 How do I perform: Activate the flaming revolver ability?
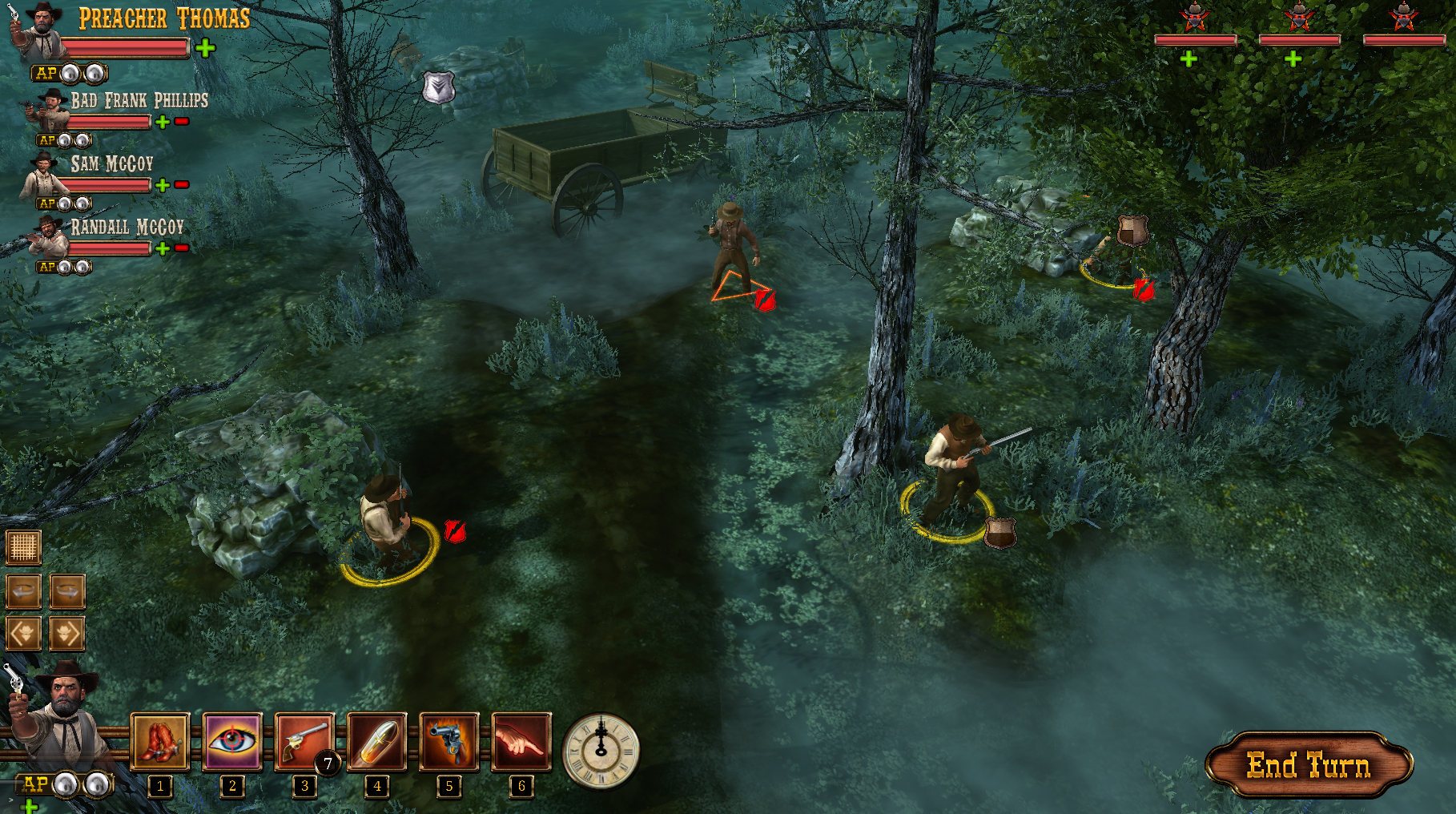(x=449, y=741)
